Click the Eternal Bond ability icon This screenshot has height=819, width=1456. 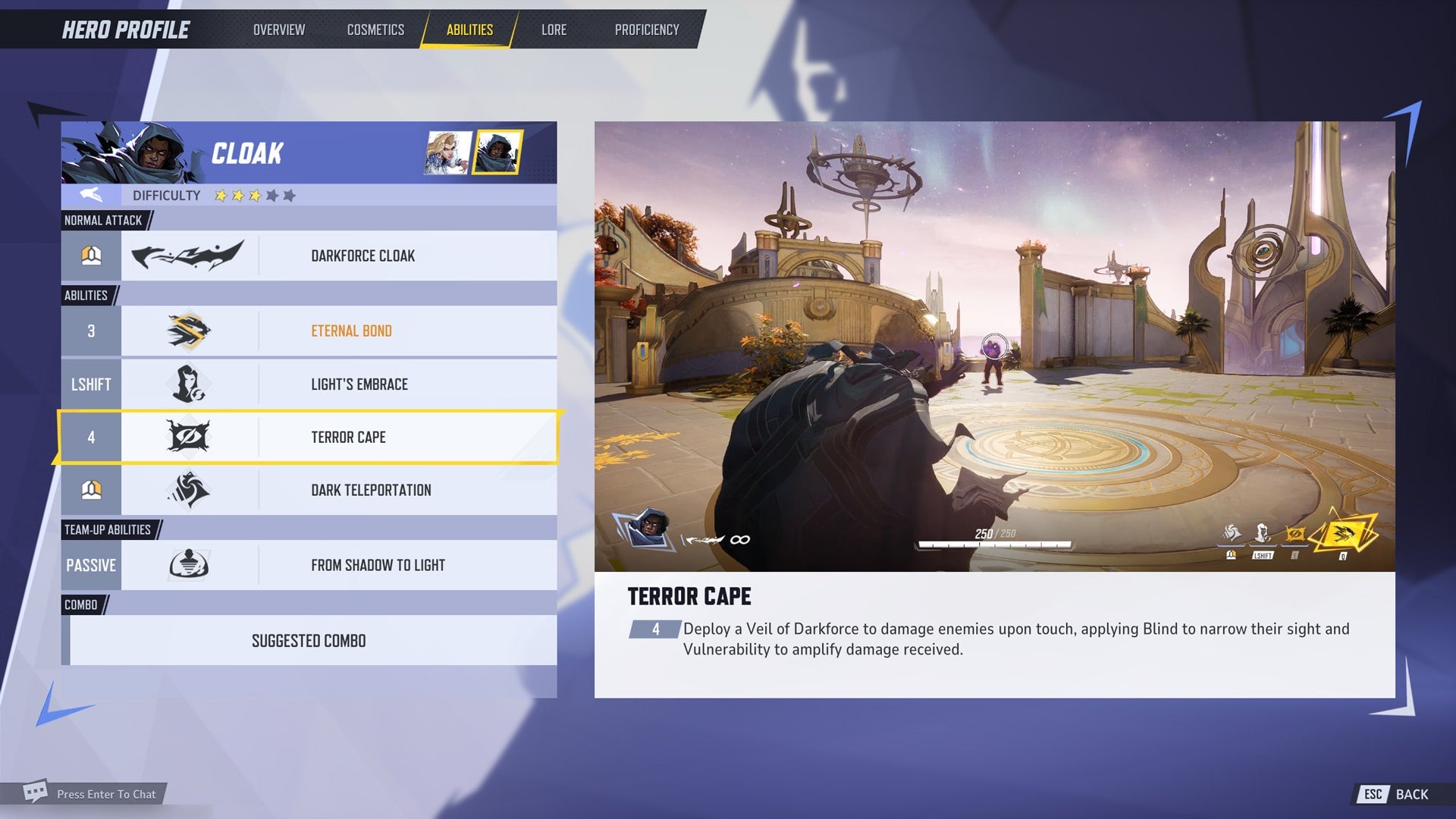pyautogui.click(x=188, y=331)
